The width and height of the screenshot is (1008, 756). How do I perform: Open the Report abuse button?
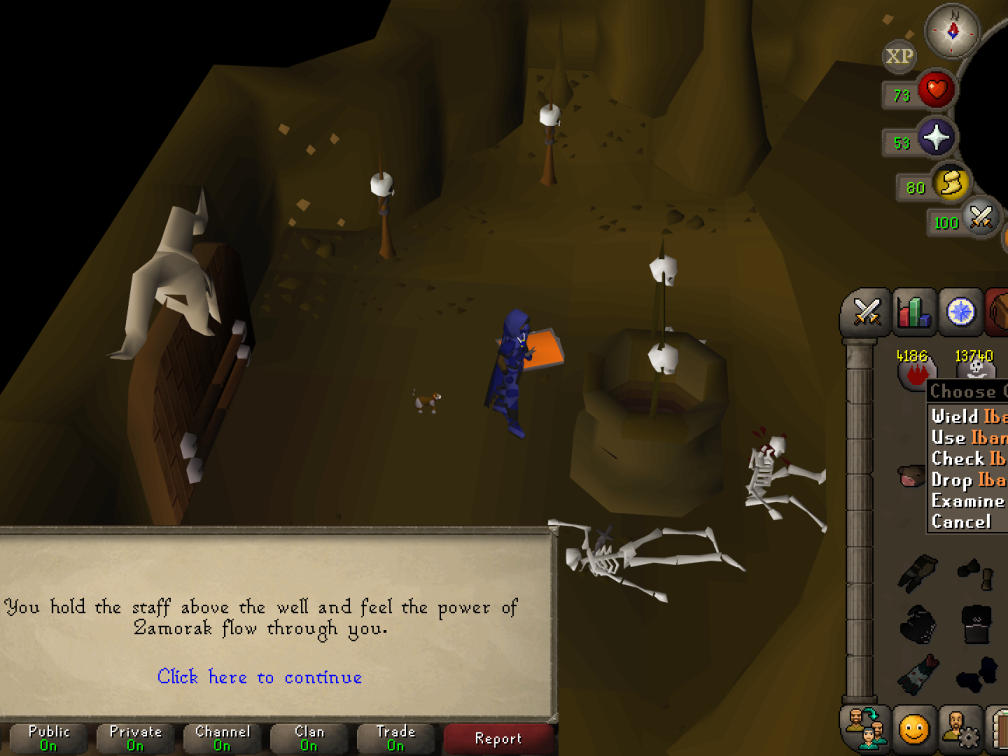point(498,739)
